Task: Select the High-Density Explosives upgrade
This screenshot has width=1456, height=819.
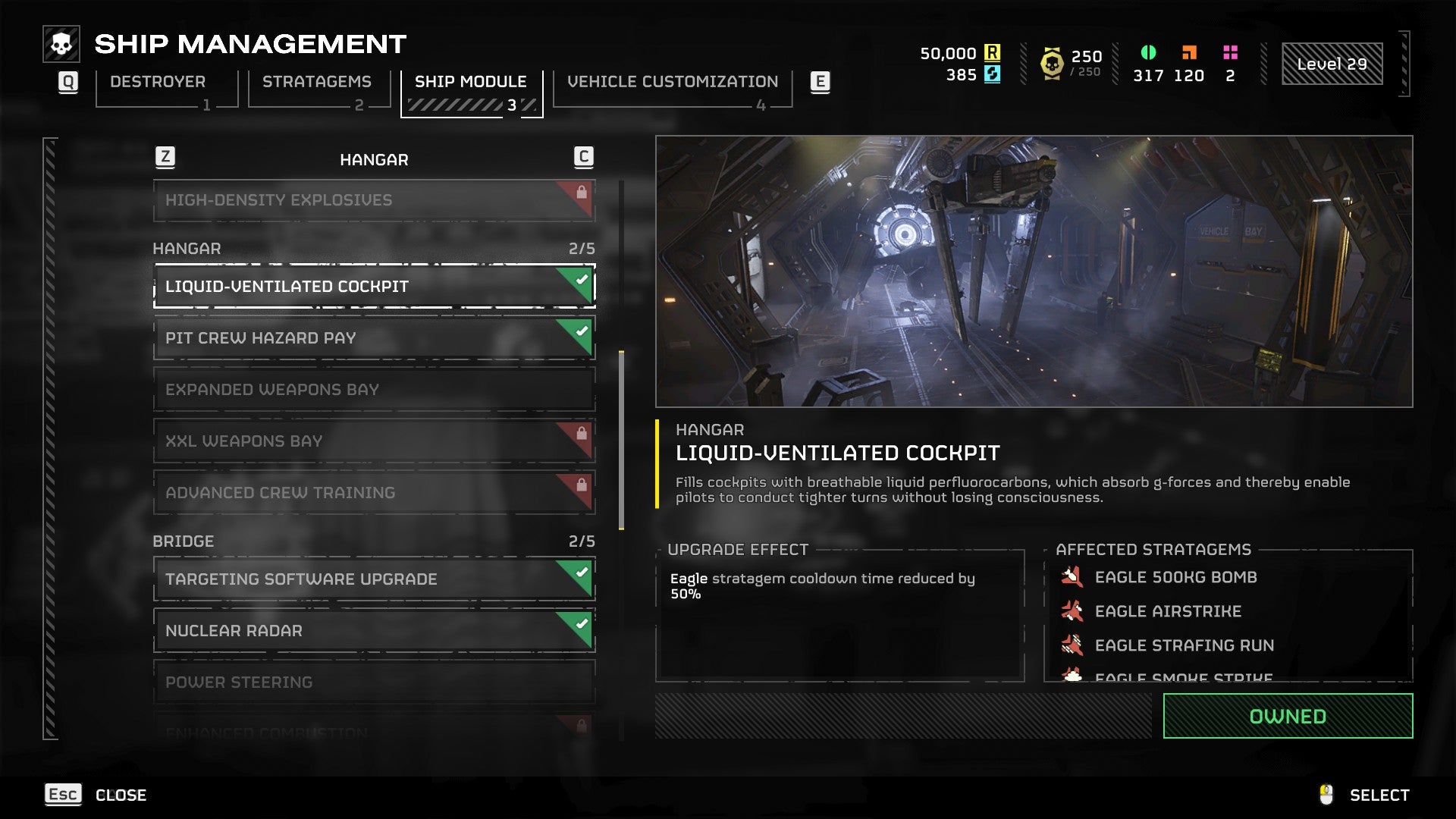Action: pyautogui.click(x=373, y=200)
